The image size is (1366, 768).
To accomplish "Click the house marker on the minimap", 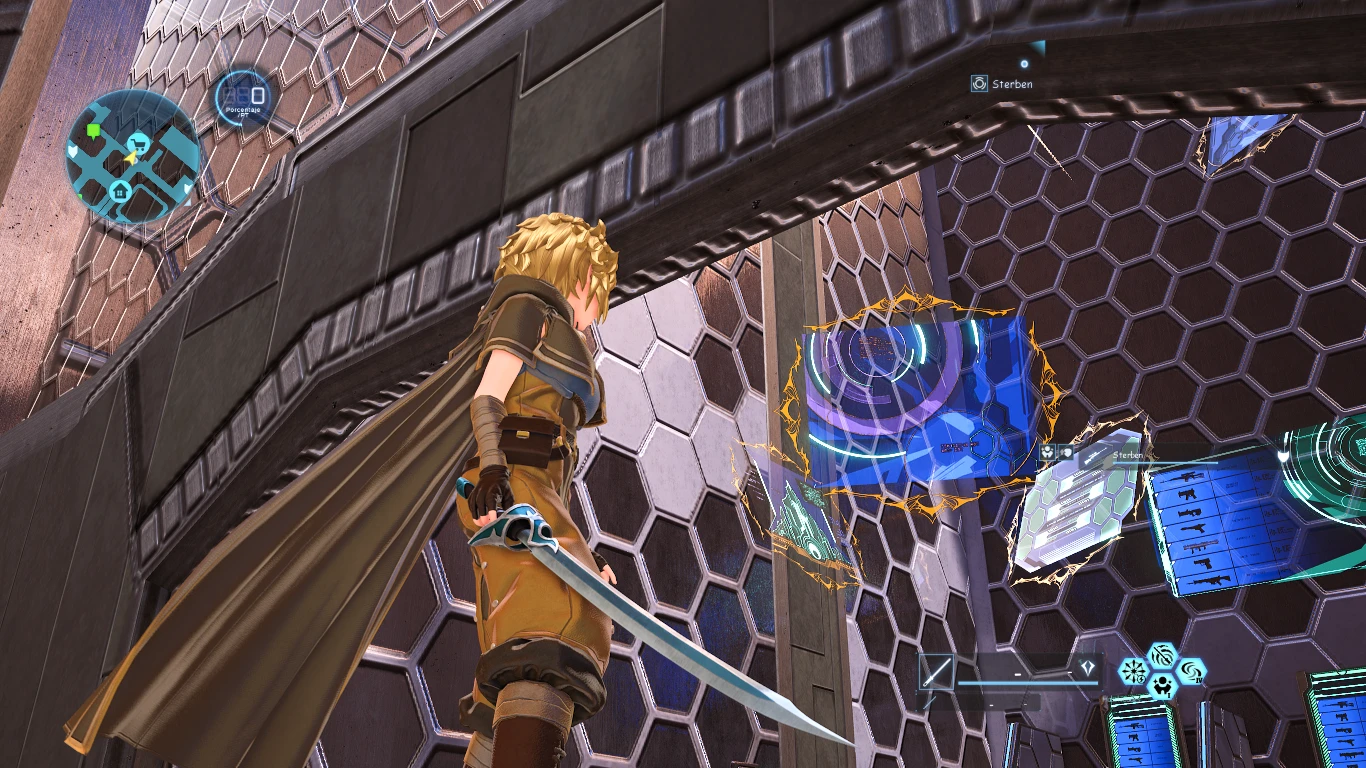I will click(x=120, y=190).
